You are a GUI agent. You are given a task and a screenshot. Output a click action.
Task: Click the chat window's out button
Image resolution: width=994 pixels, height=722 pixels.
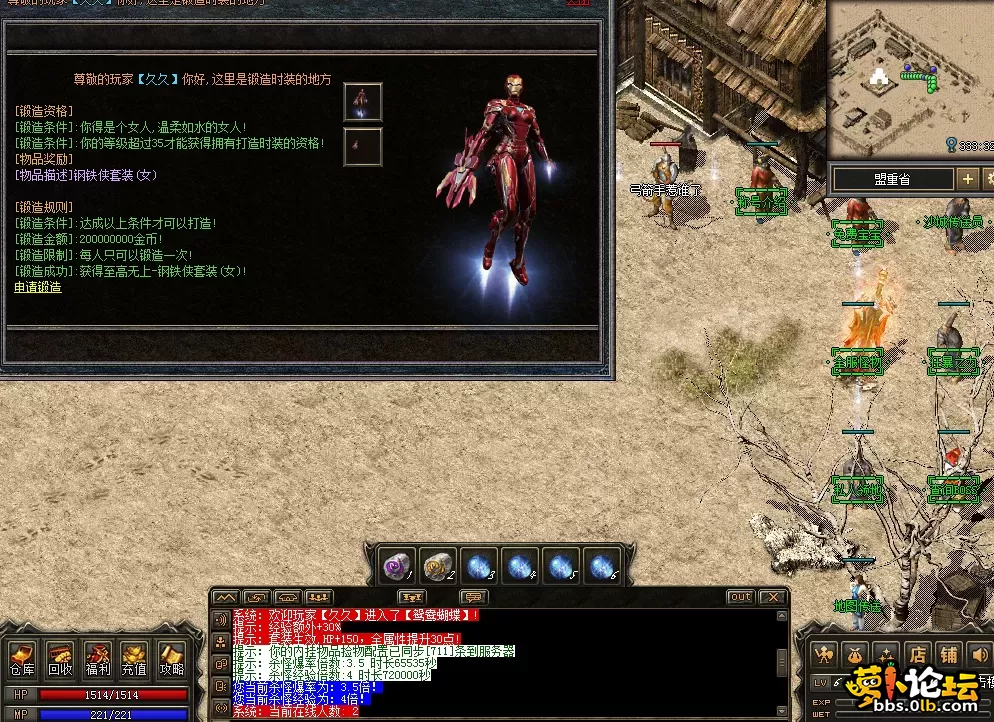[740, 597]
